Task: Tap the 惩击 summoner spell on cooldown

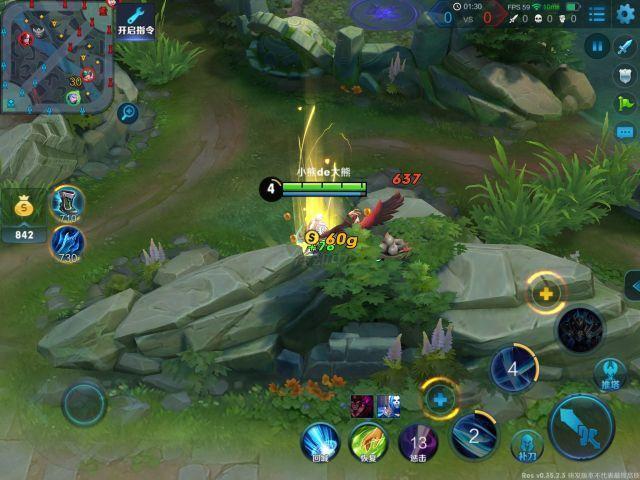Action: click(x=418, y=441)
